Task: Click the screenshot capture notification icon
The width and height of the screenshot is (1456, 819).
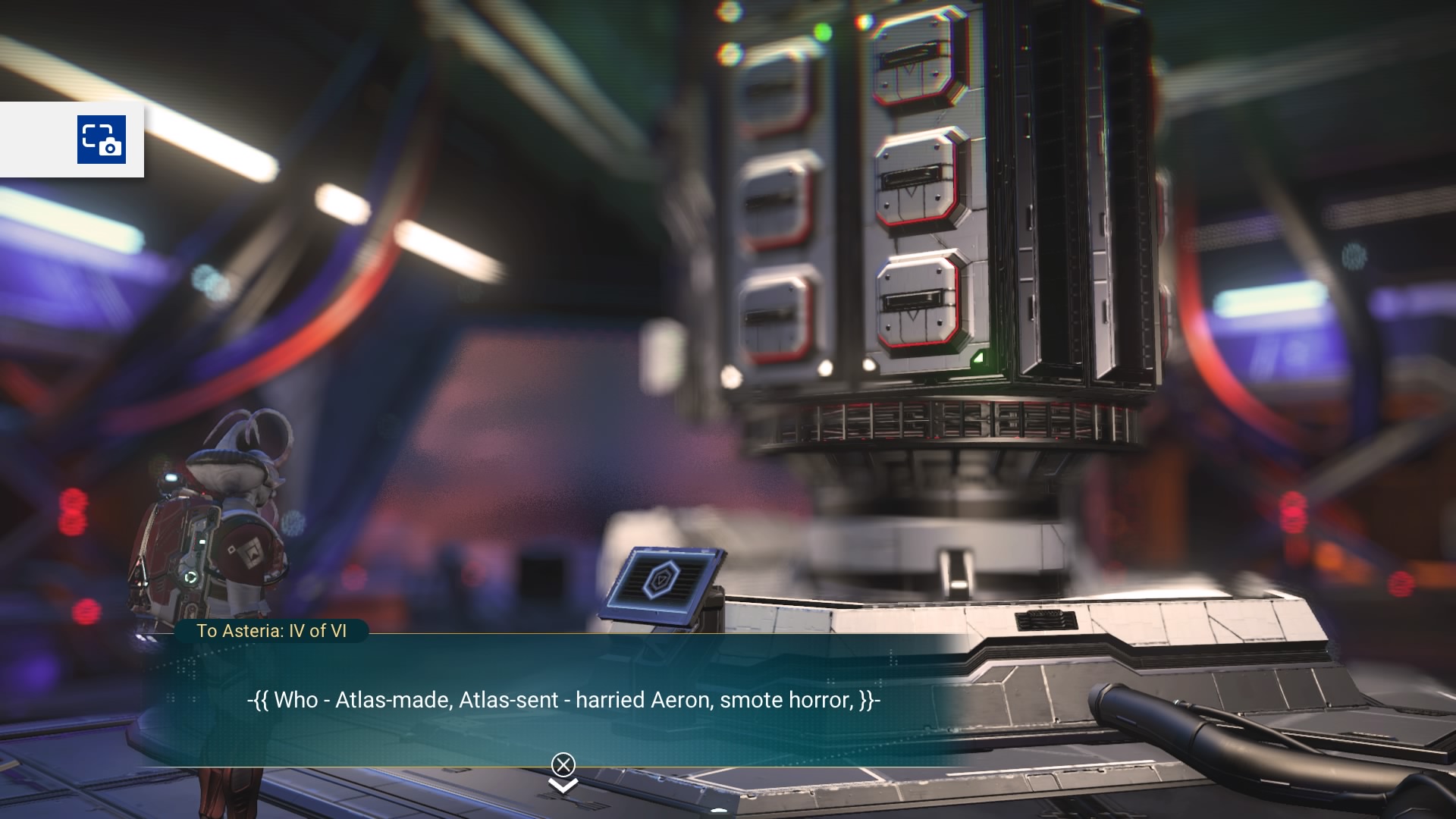Action: click(102, 140)
